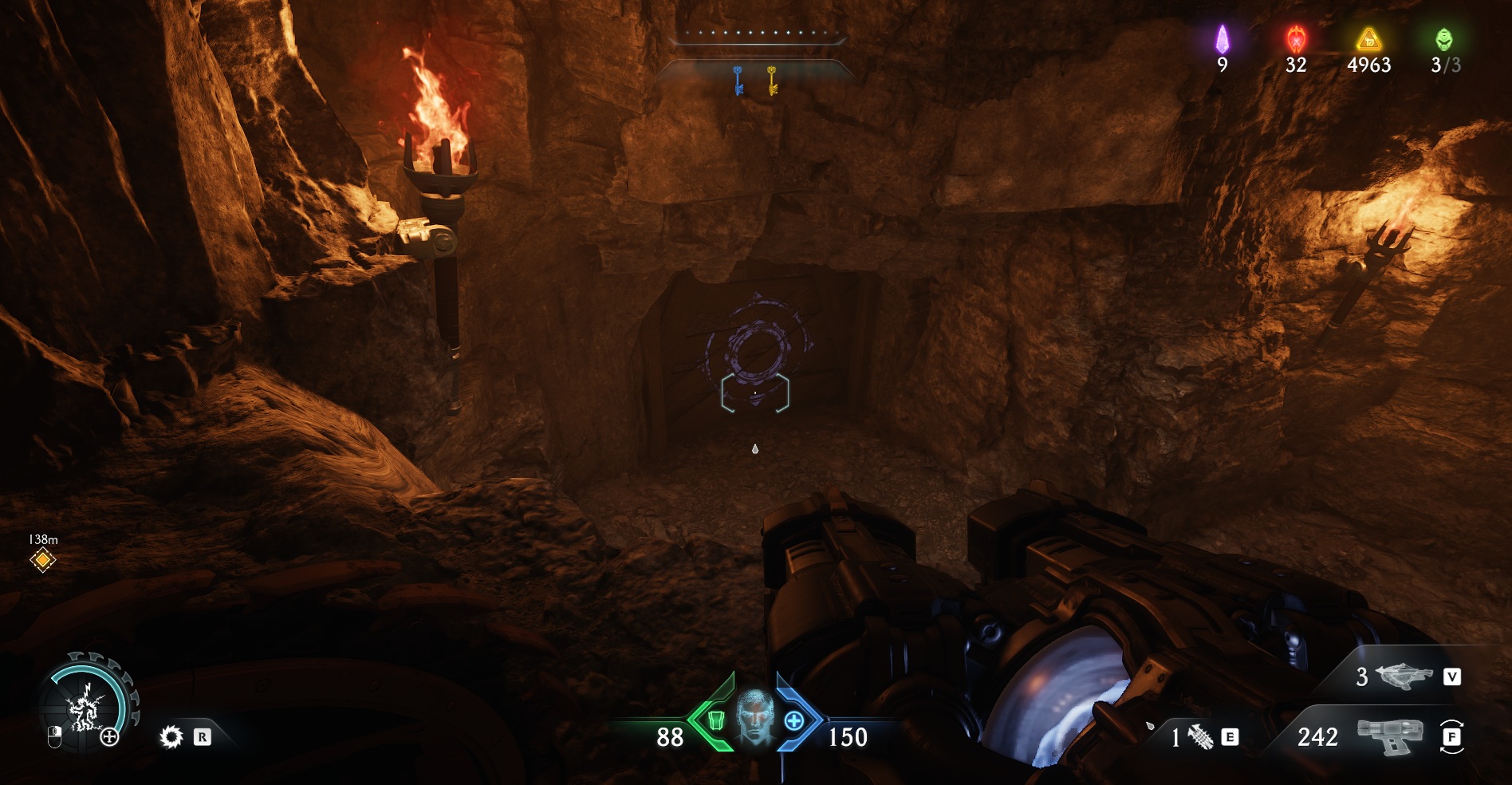
Task: Select the green armor shield icon
Action: 715,721
